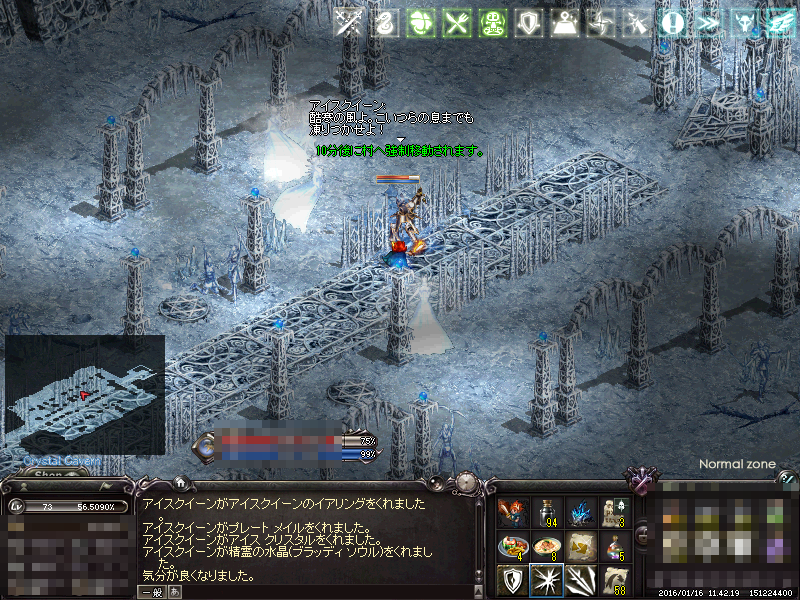
Task: Activate the shield skill in hotbar
Action: 511,580
